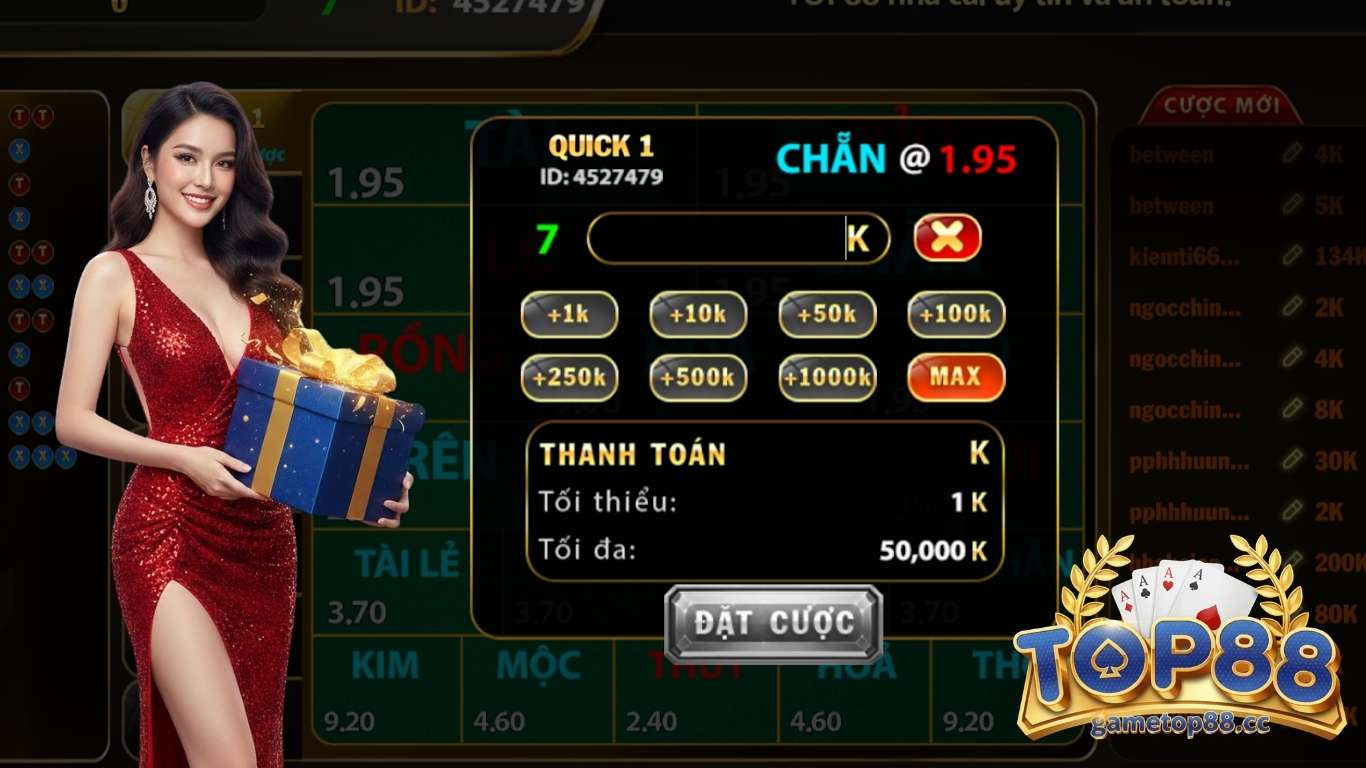The image size is (1366, 768).
Task: Click the bet amount input field
Action: point(738,238)
